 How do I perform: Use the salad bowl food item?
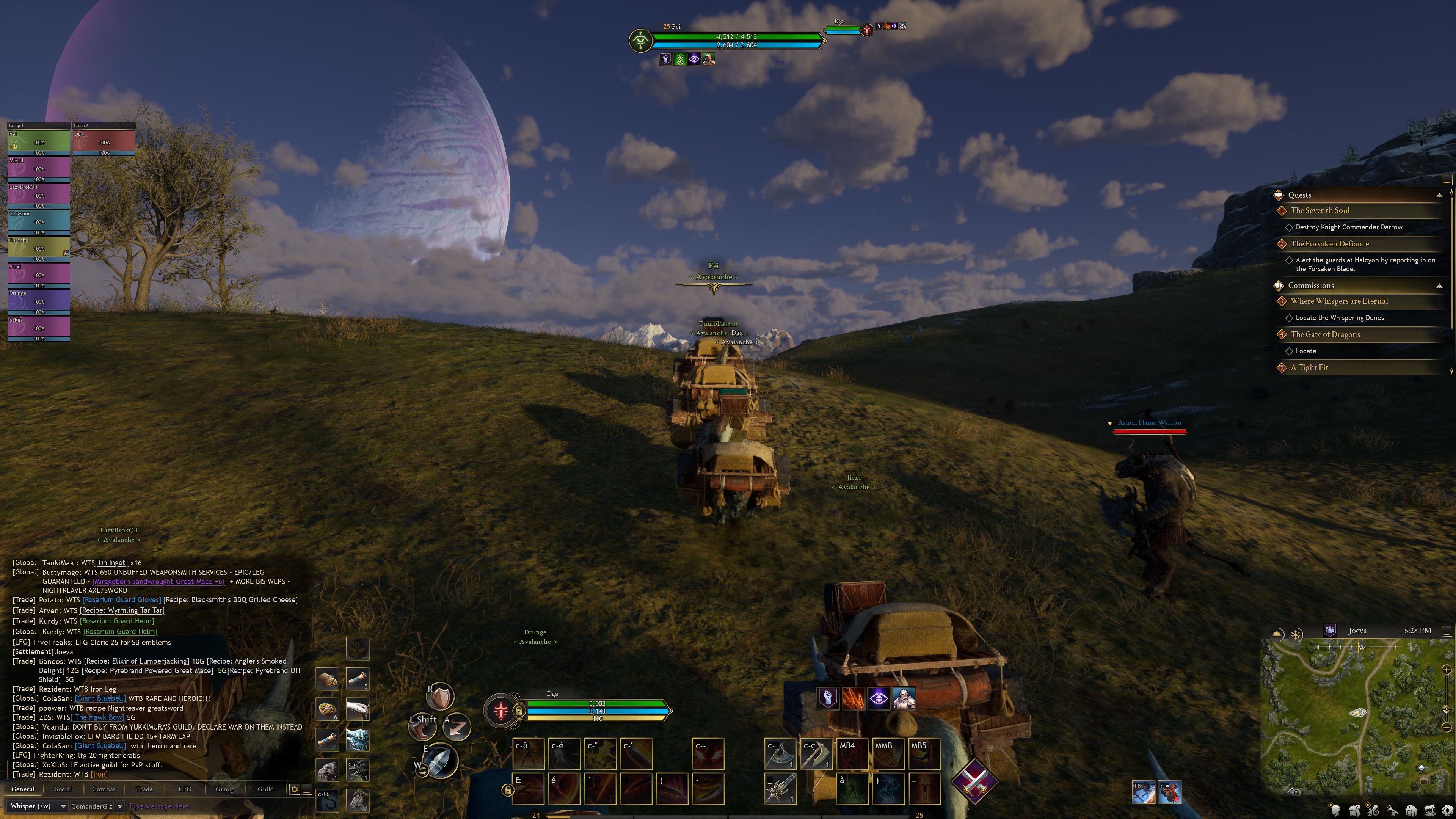click(x=327, y=709)
